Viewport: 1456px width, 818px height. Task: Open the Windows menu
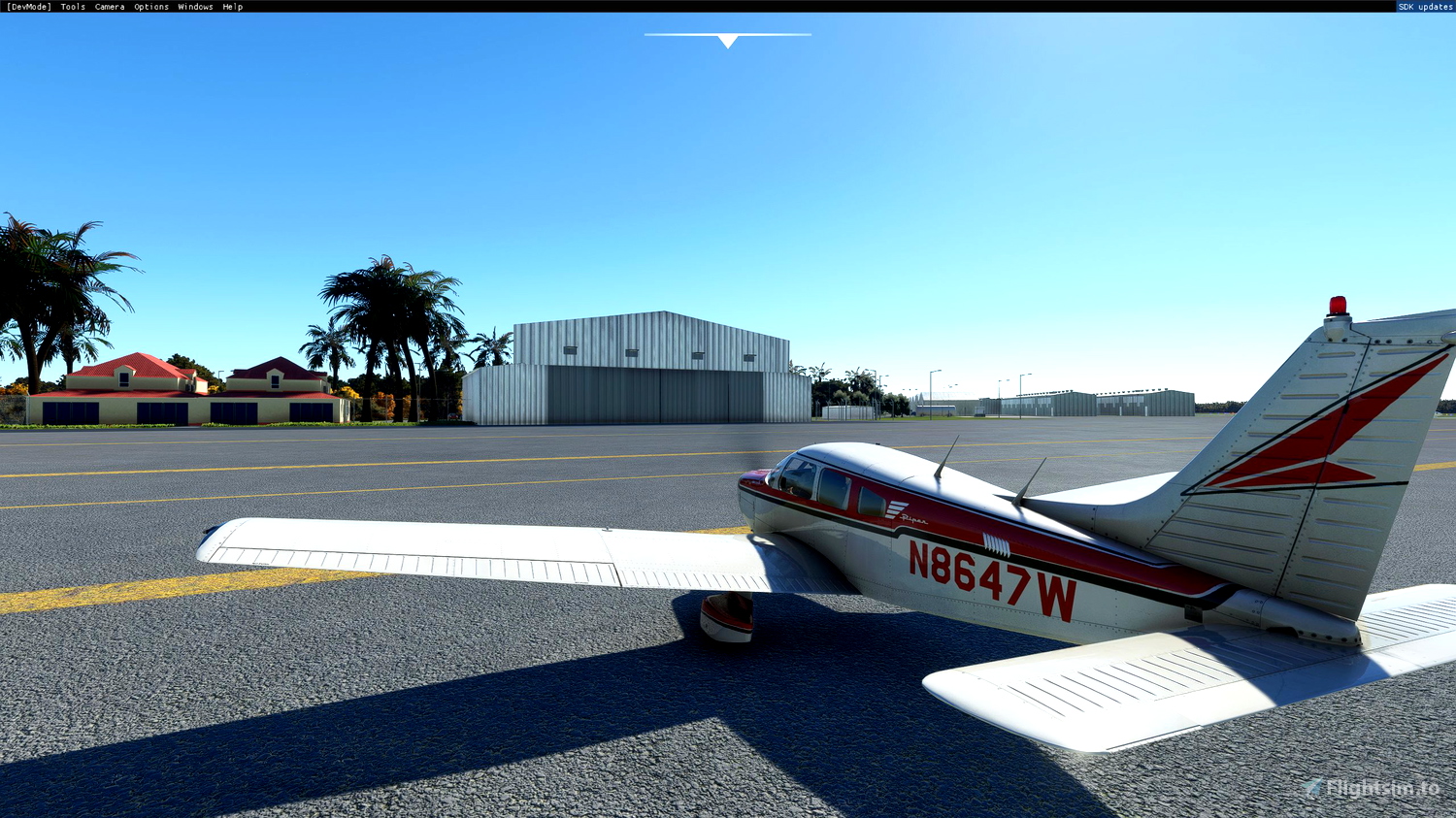(194, 6)
